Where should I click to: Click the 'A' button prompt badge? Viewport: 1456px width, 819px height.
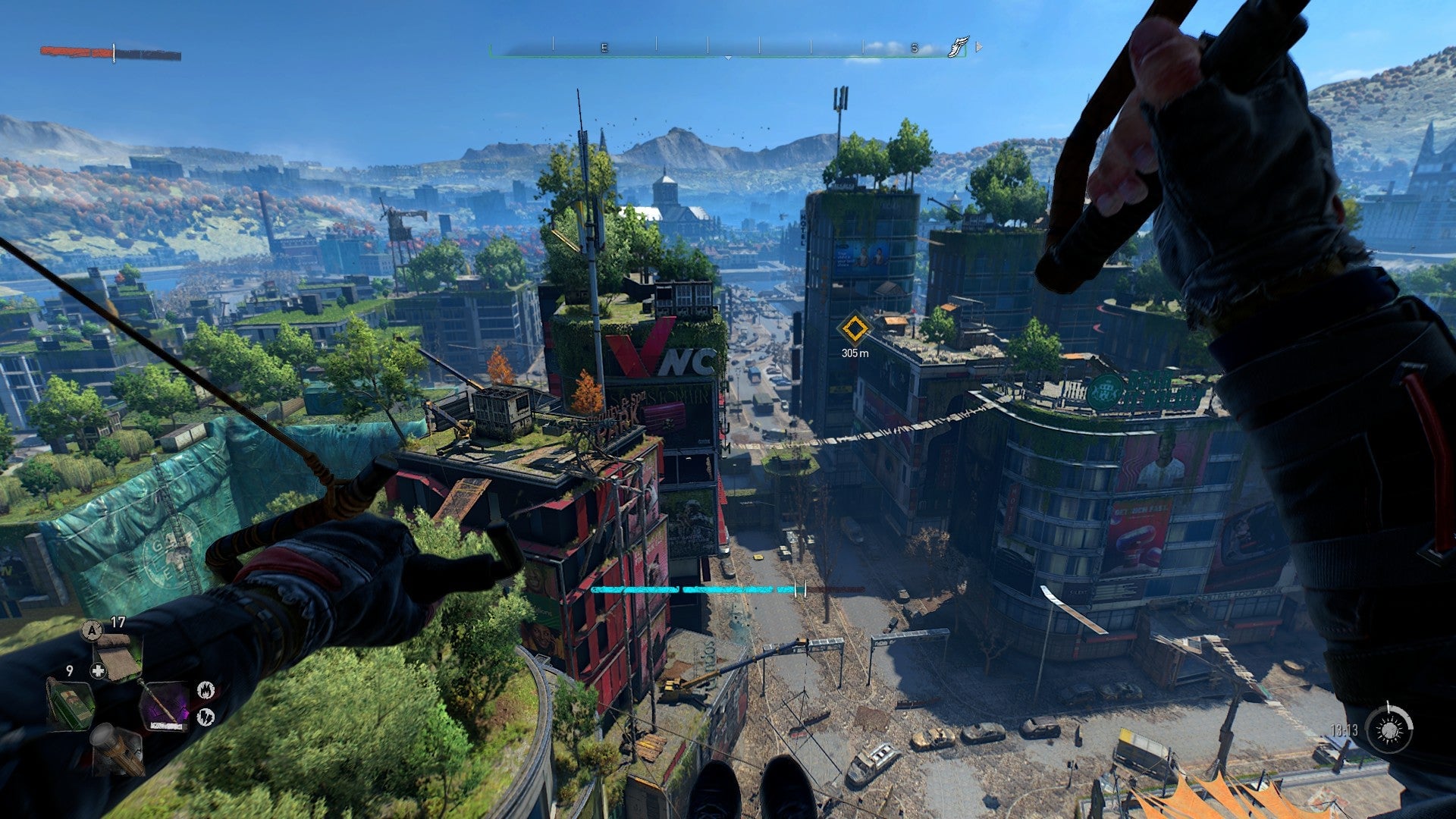[x=92, y=630]
